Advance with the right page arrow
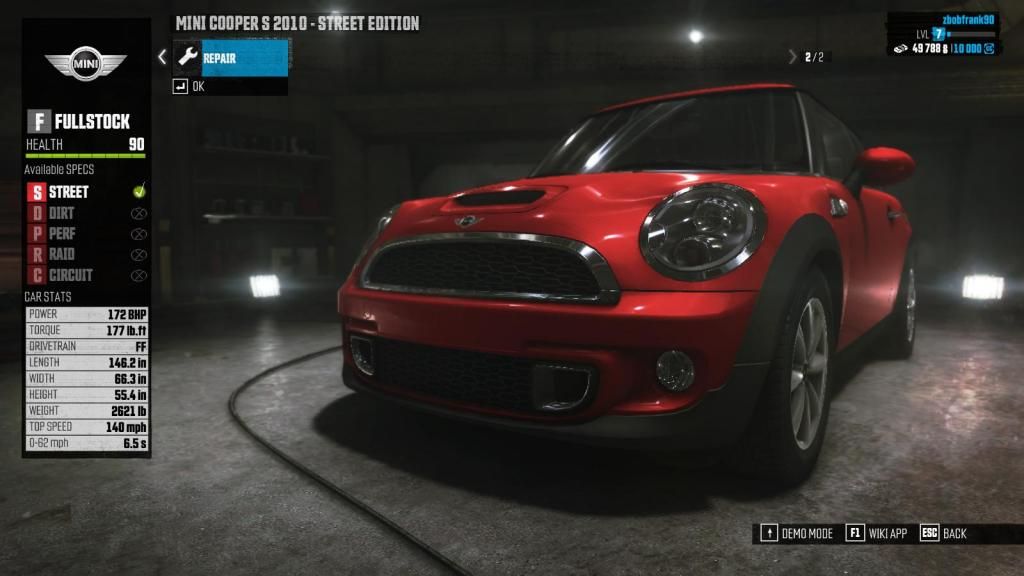Screen dimensions: 1024x576 click(793, 57)
